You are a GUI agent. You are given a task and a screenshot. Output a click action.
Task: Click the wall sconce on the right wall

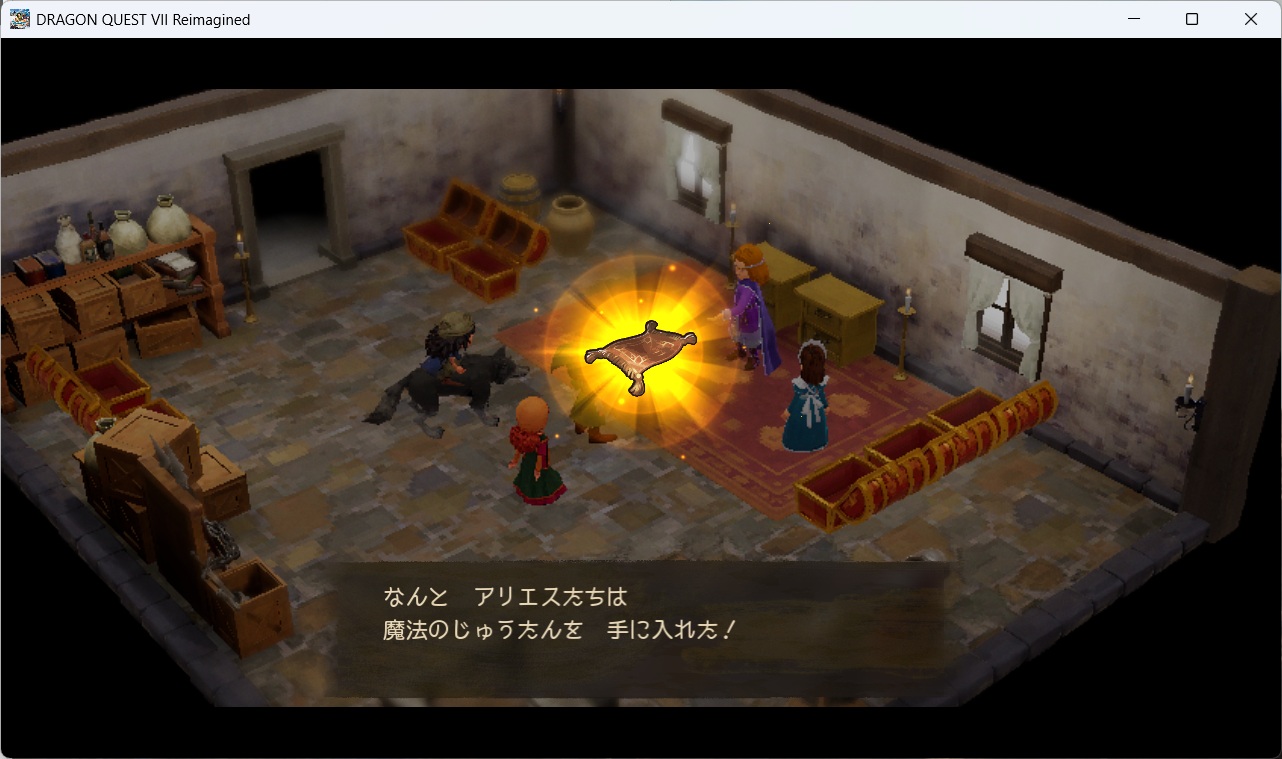1190,400
